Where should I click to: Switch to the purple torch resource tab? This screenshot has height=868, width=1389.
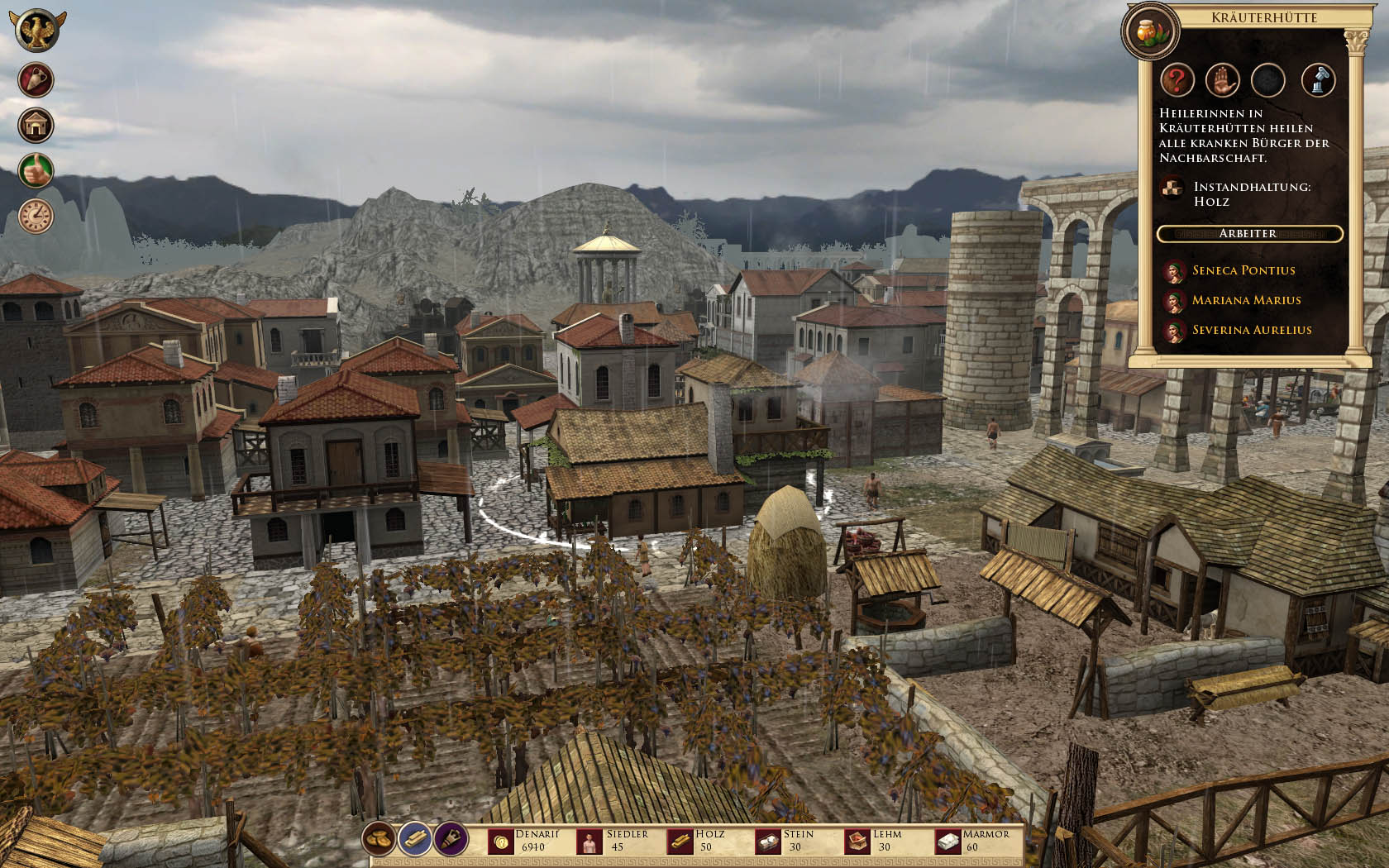(x=451, y=840)
